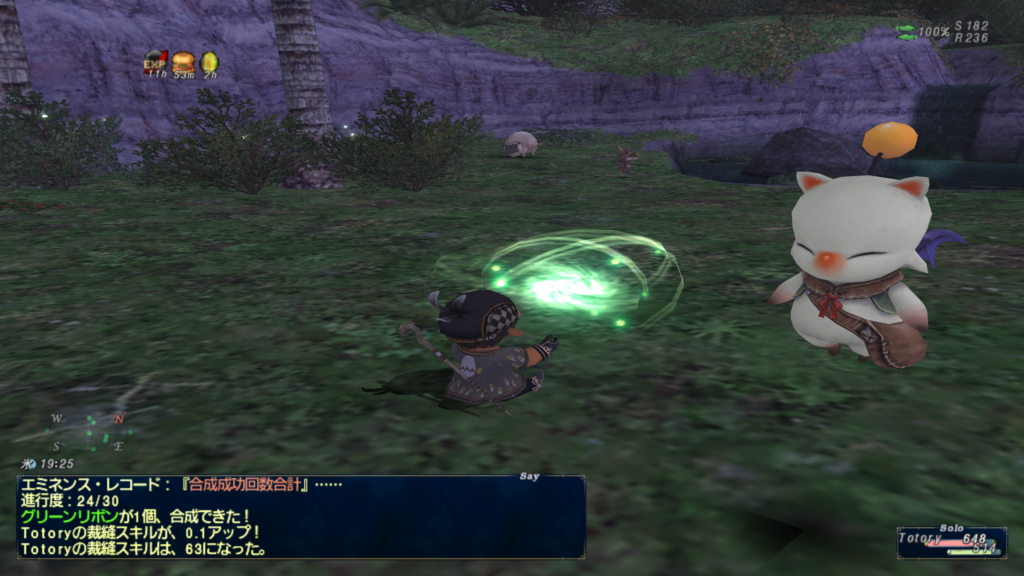Open the chat log window

pyautogui.click(x=300, y=516)
